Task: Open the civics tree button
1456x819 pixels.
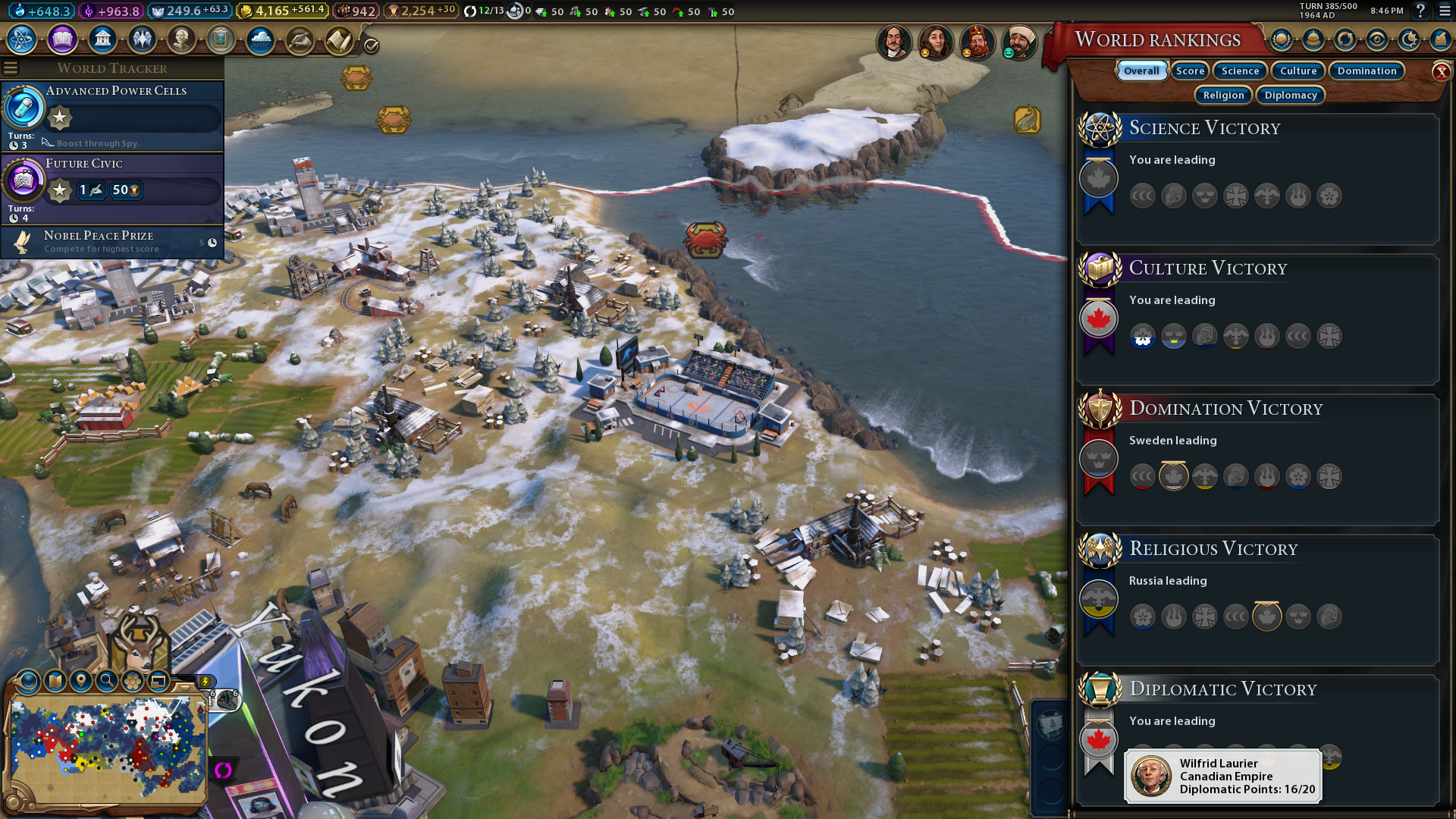Action: point(62,39)
